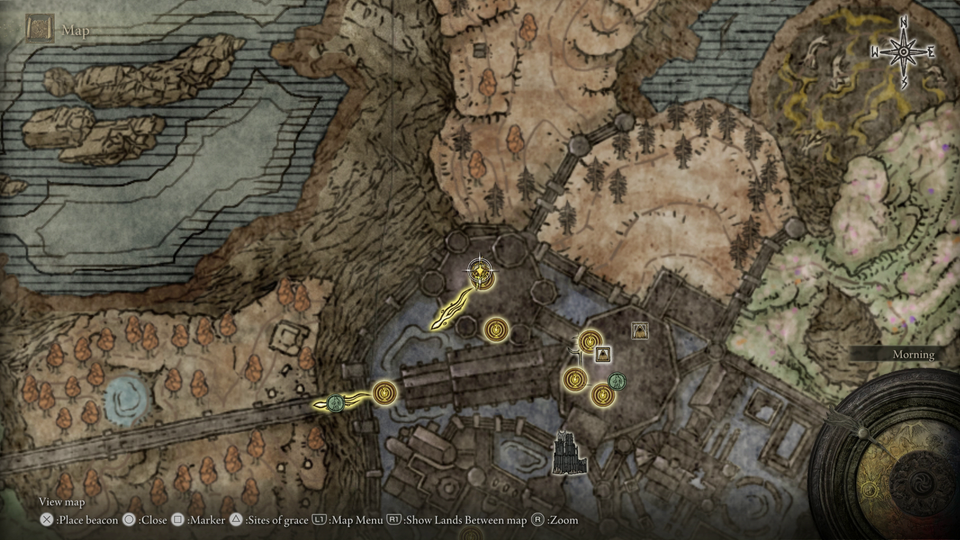Select the green marker inside the castle courtyard
Screen dimensions: 960x540
click(x=617, y=381)
